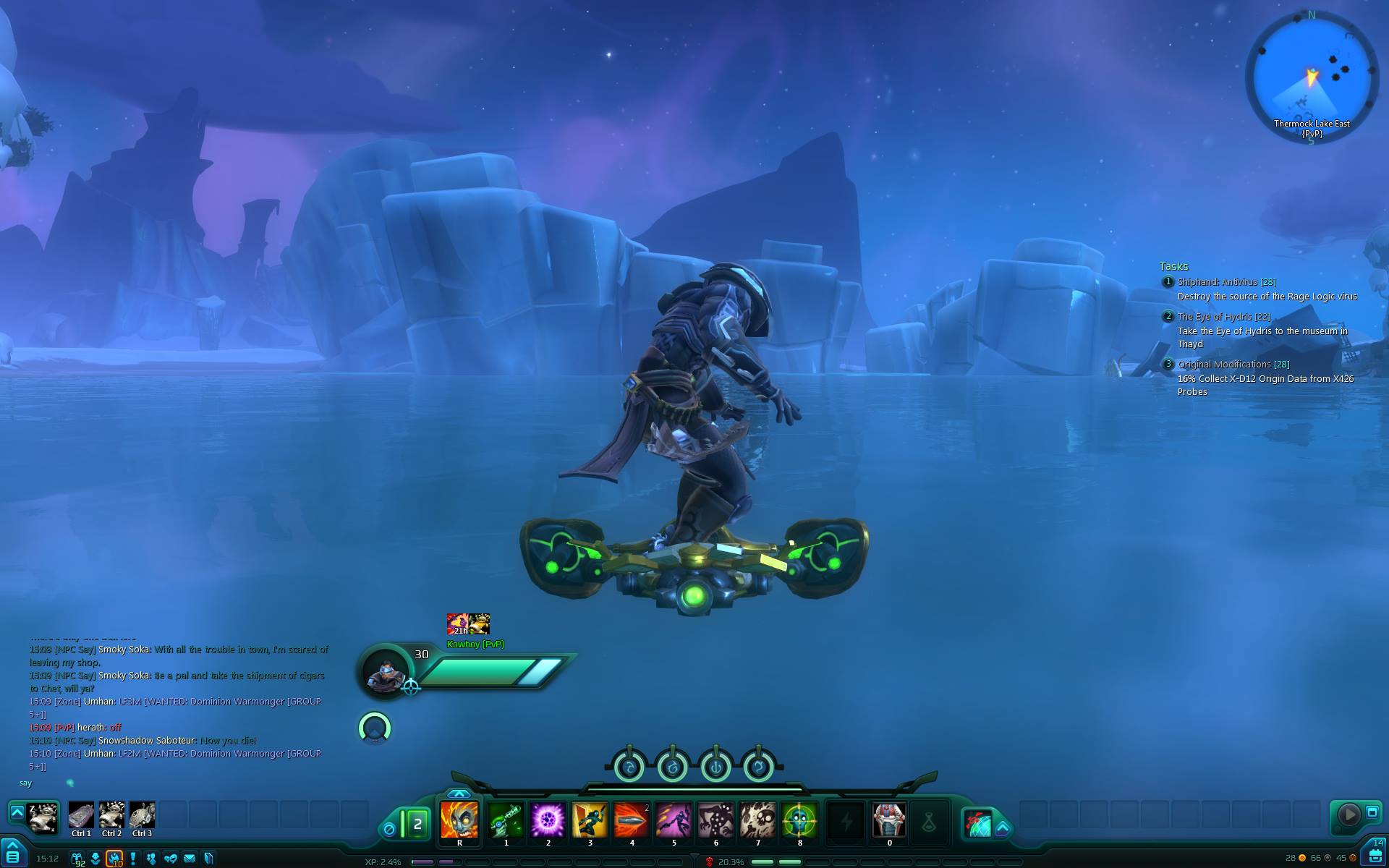The image size is (1389, 868).
Task: Select the Shiphand: Antivirus task
Action: click(x=1226, y=282)
